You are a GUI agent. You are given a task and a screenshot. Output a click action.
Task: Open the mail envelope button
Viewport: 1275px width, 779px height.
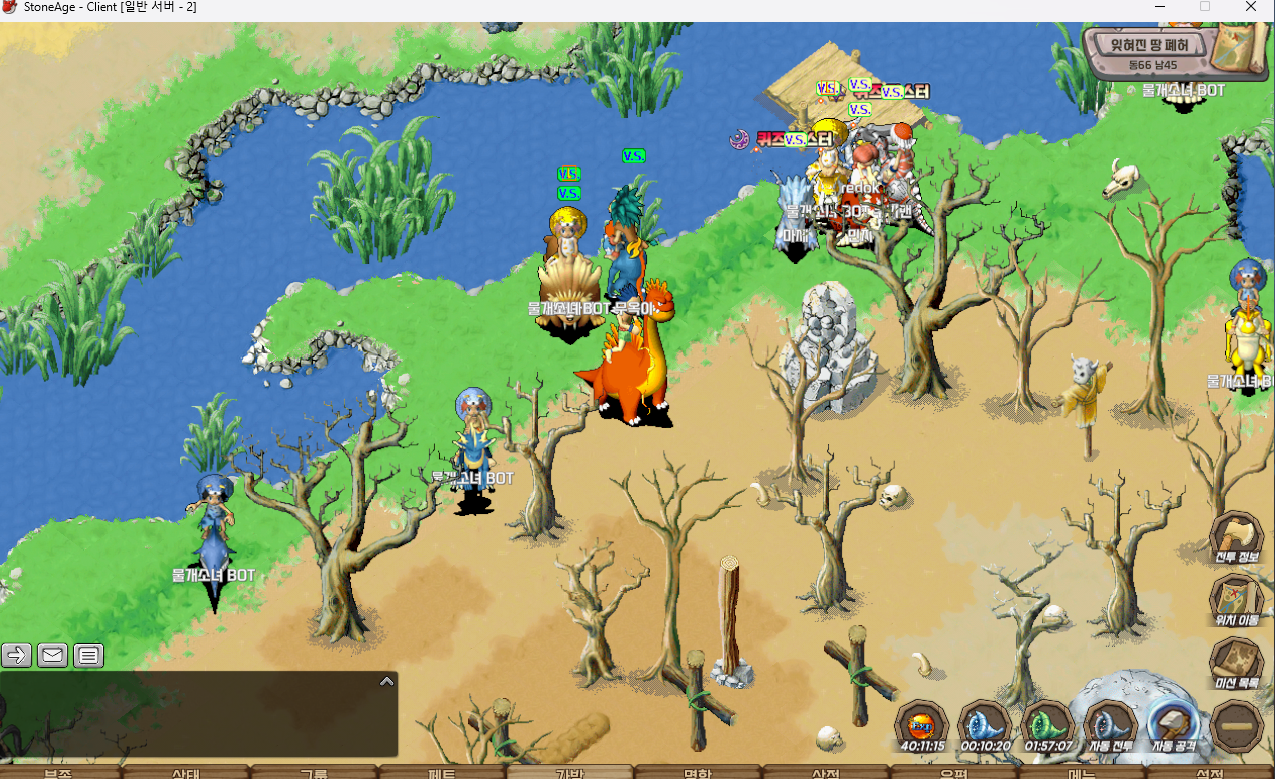[x=53, y=656]
